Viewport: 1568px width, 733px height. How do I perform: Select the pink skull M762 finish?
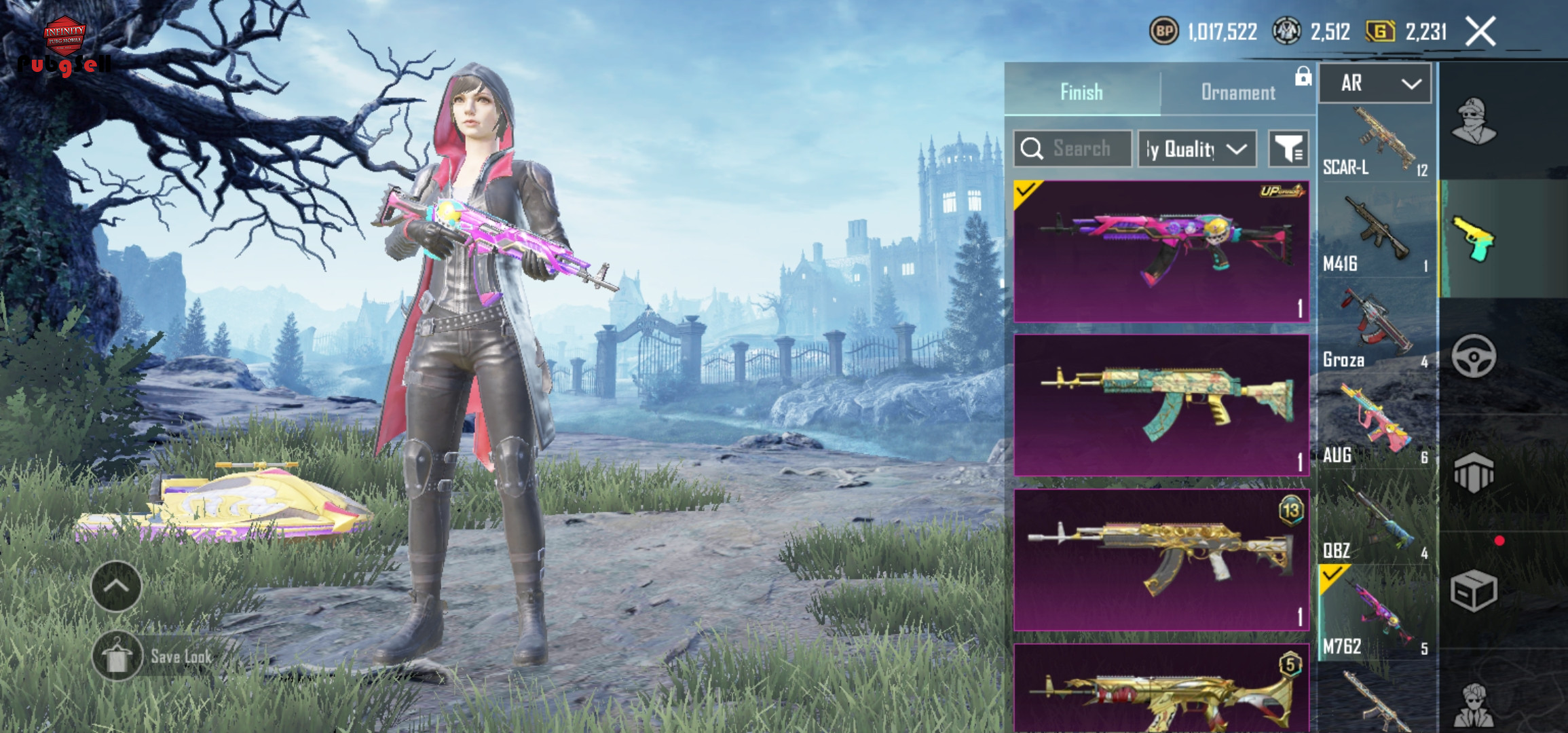[x=1161, y=251]
